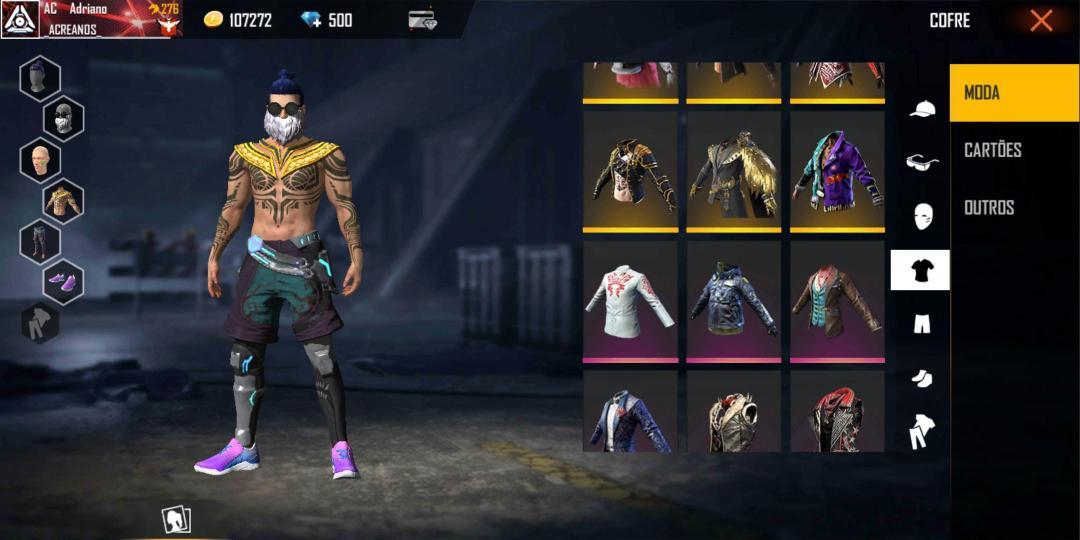Choose the cap headwear category icon
This screenshot has height=540, width=1080.
pos(921,109)
